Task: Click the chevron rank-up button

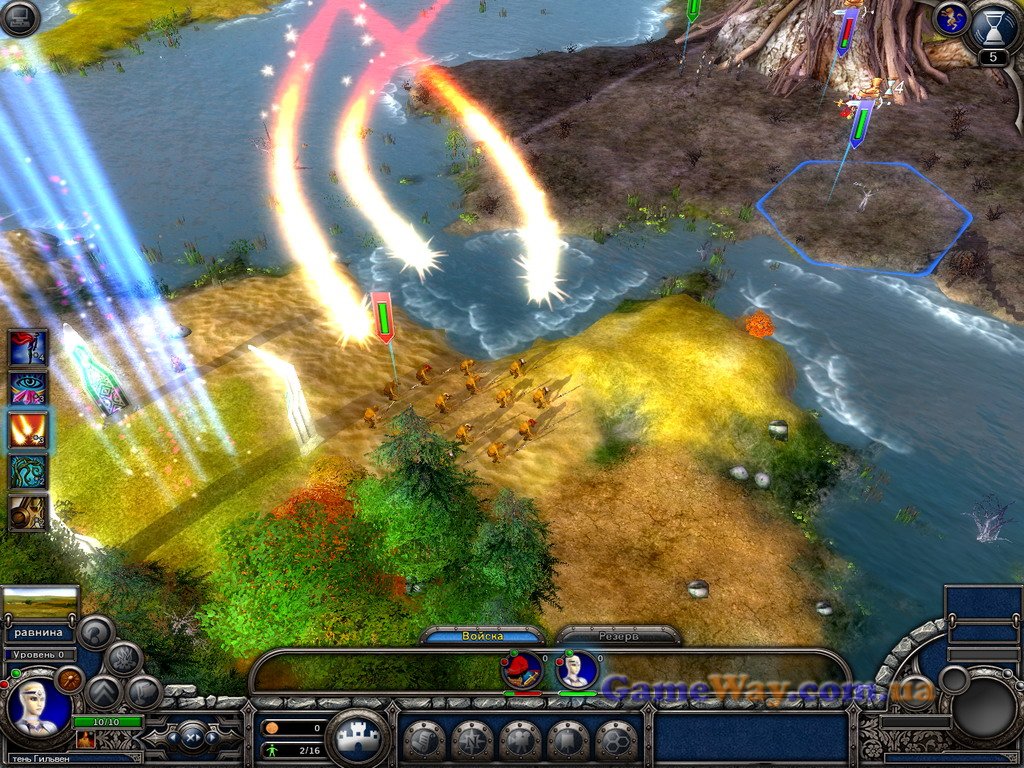Action: [x=103, y=692]
